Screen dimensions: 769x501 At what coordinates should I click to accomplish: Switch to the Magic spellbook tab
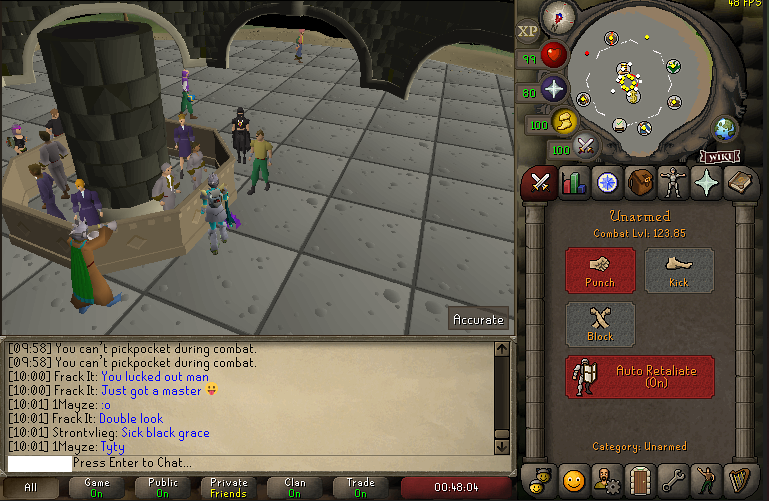[743, 183]
